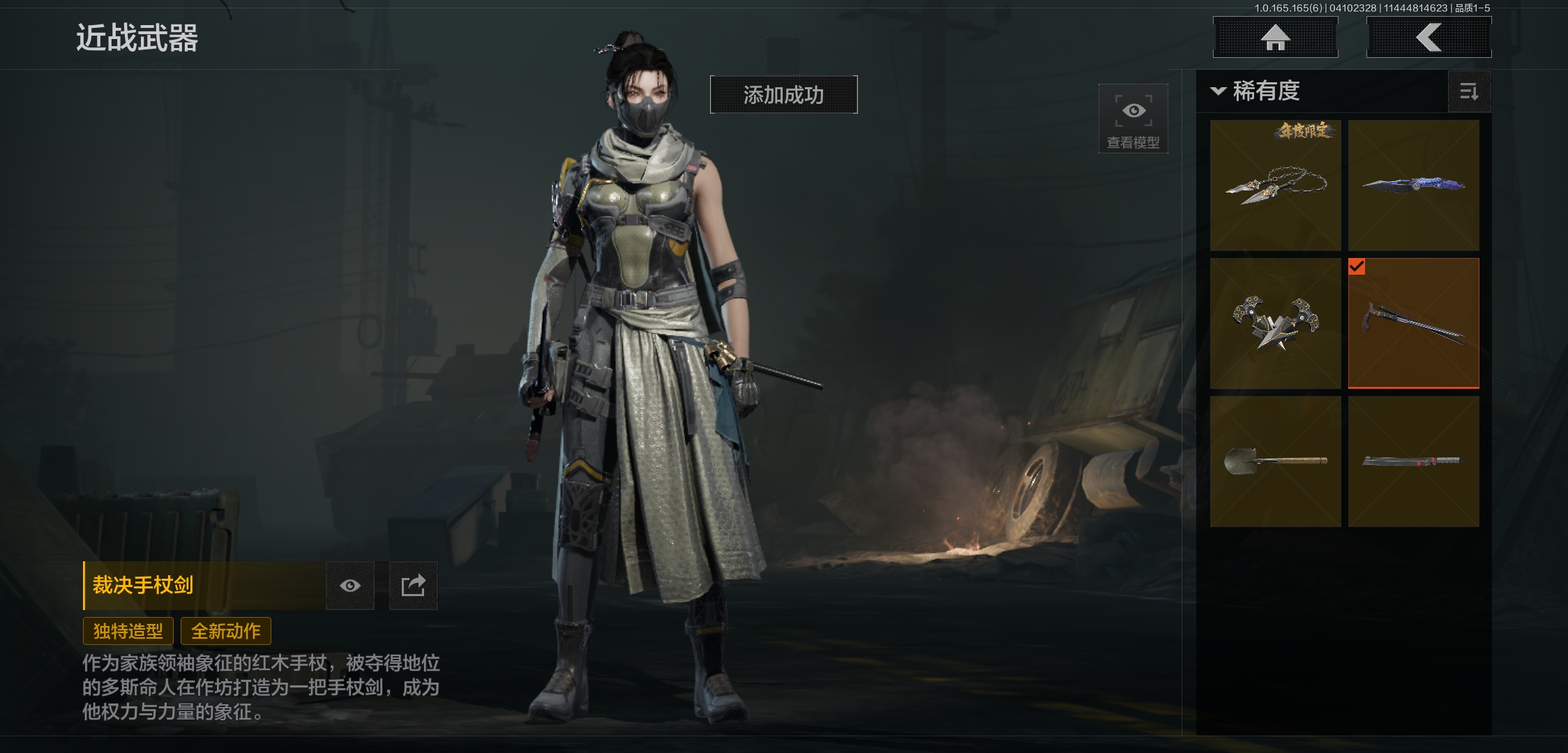Select the chained twin blades weapon

1275,185
